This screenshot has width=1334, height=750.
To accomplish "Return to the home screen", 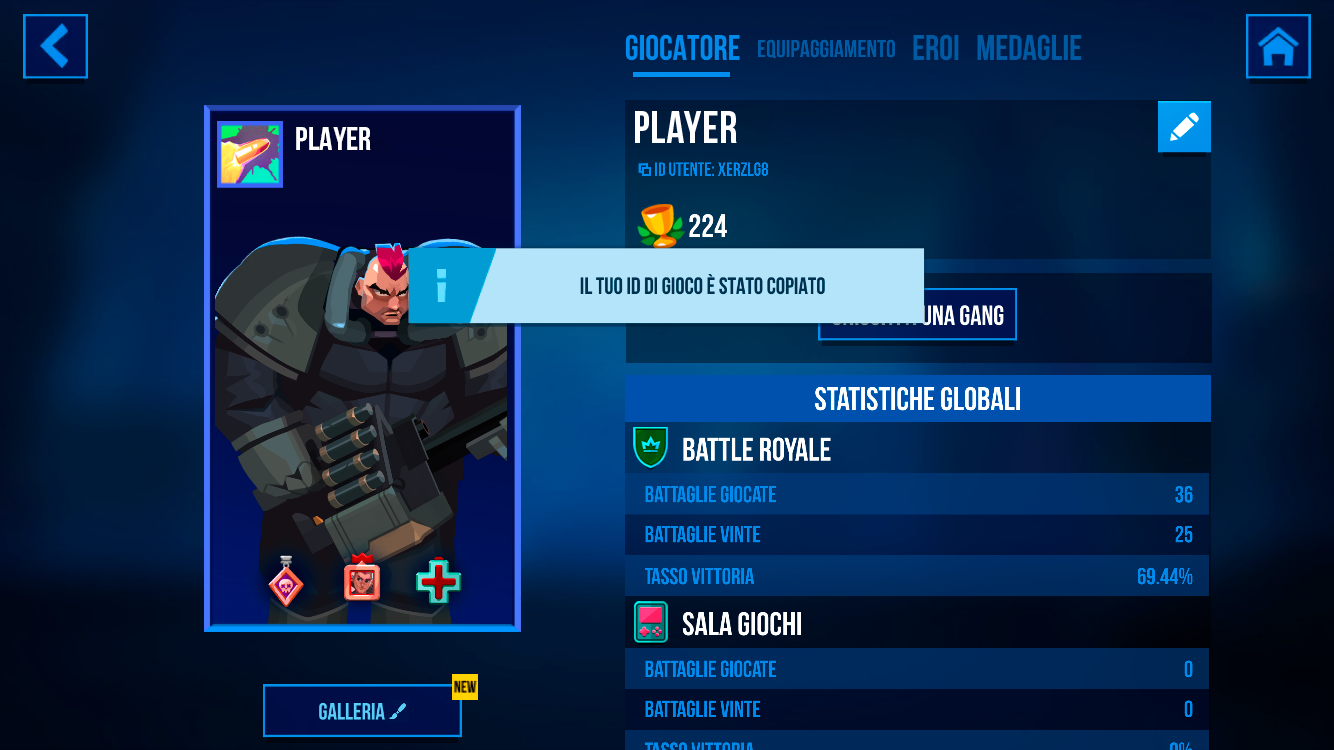I will 1278,46.
